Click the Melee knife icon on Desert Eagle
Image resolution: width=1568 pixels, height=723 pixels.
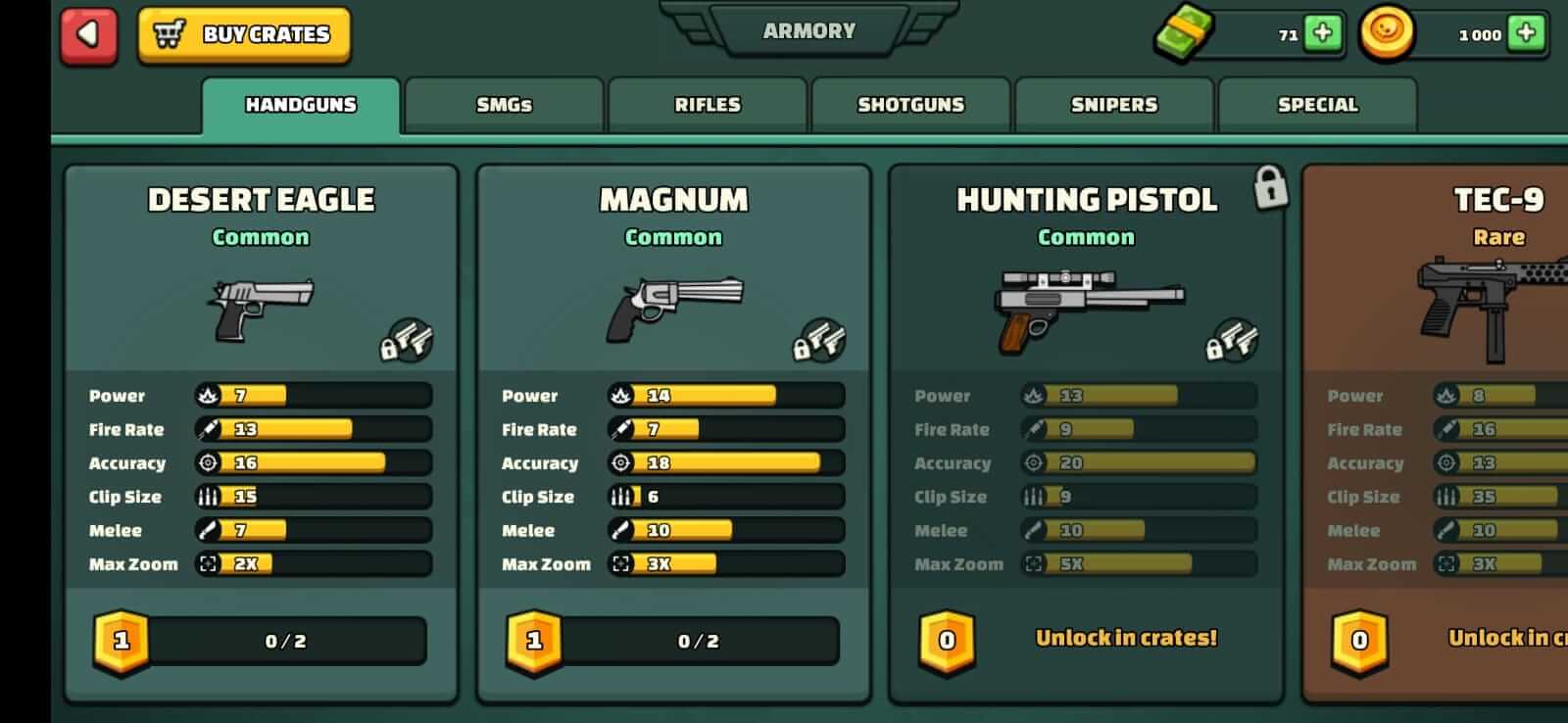click(x=206, y=530)
